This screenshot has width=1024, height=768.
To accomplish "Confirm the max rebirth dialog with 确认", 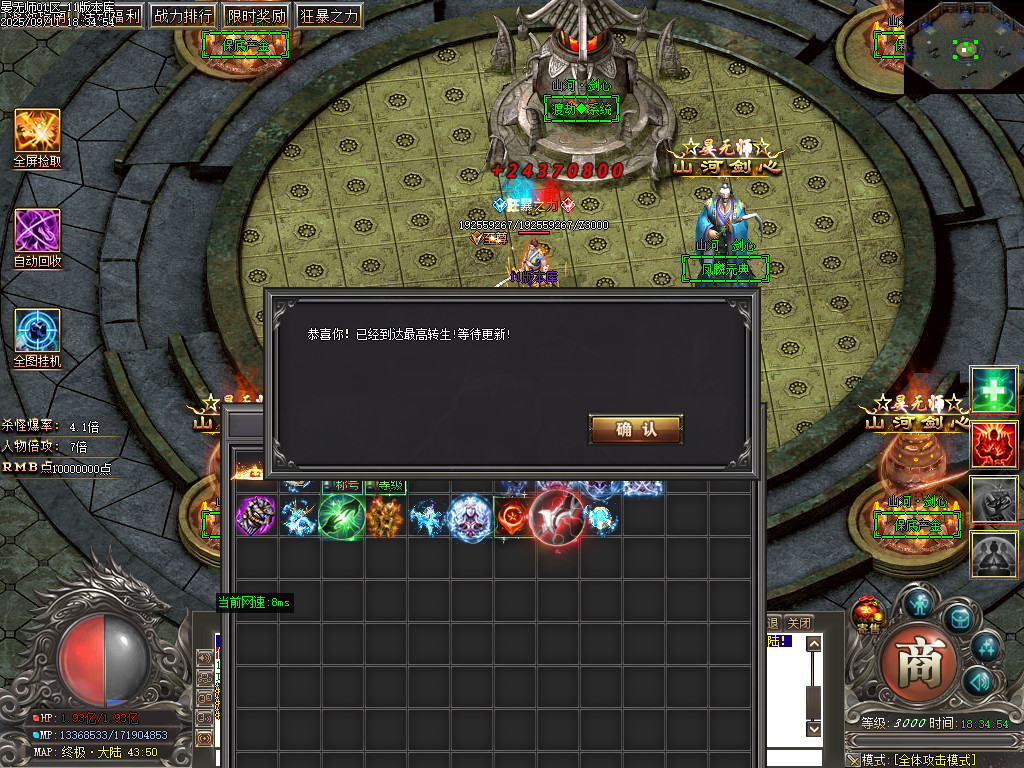I will pyautogui.click(x=636, y=430).
